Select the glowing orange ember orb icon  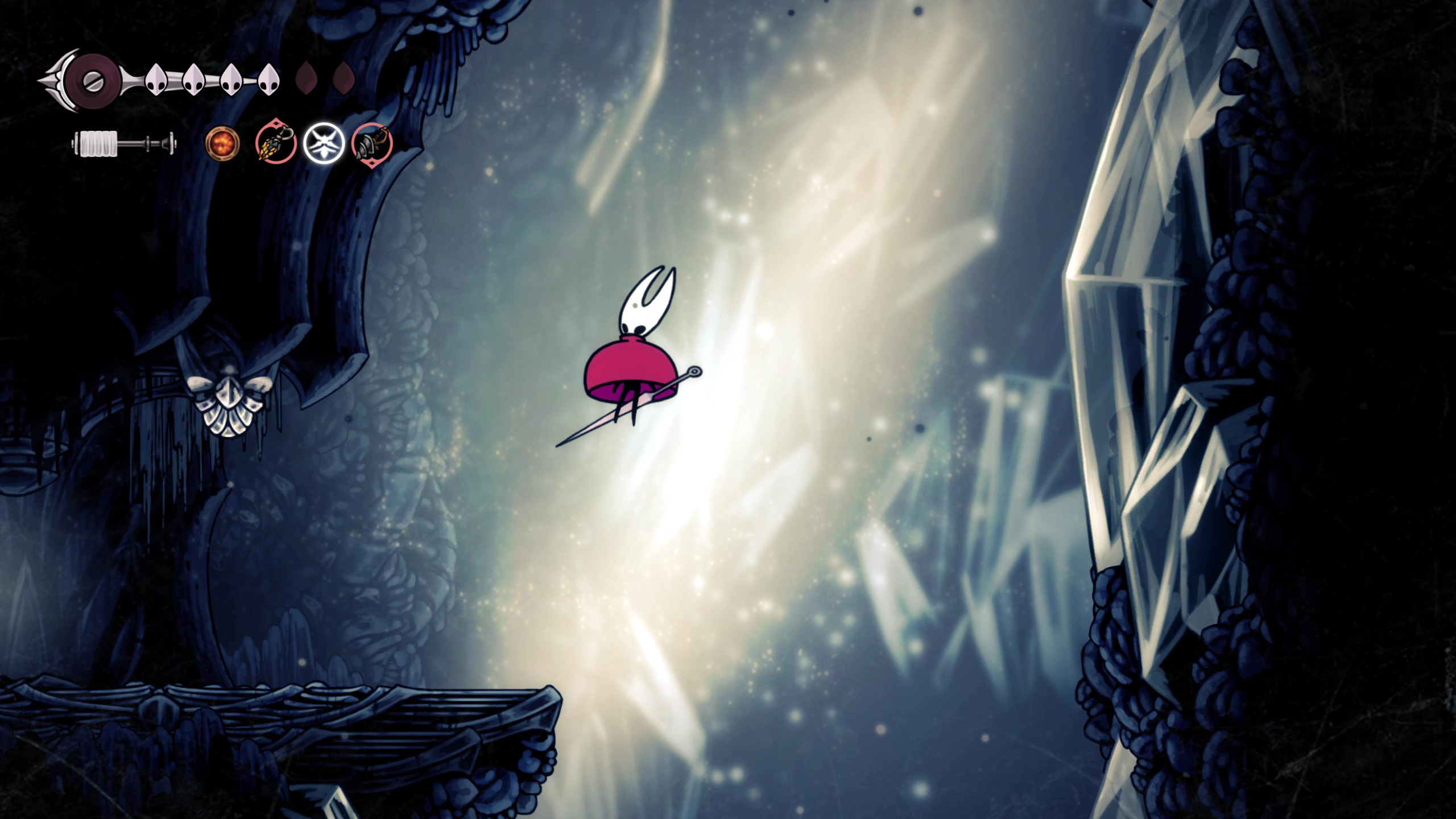tap(222, 143)
